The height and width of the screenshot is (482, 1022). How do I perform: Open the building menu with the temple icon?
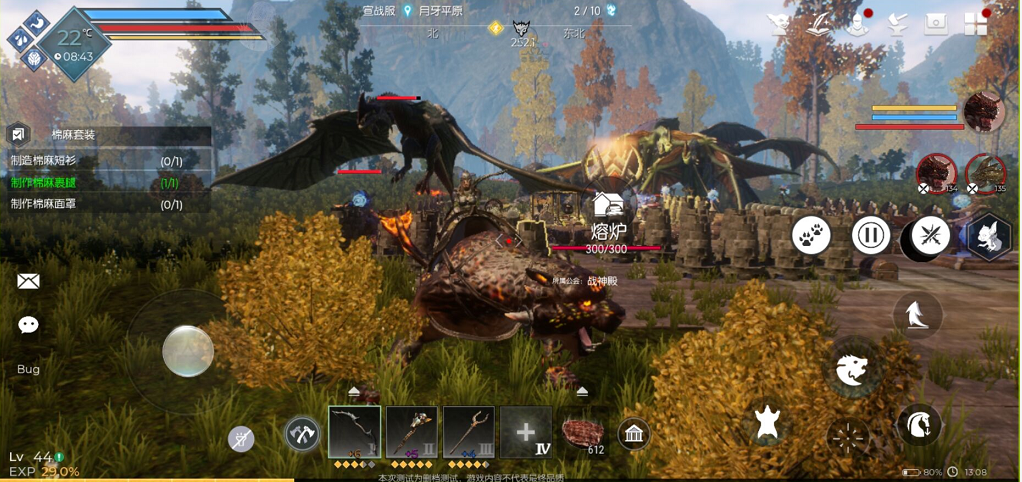[634, 434]
